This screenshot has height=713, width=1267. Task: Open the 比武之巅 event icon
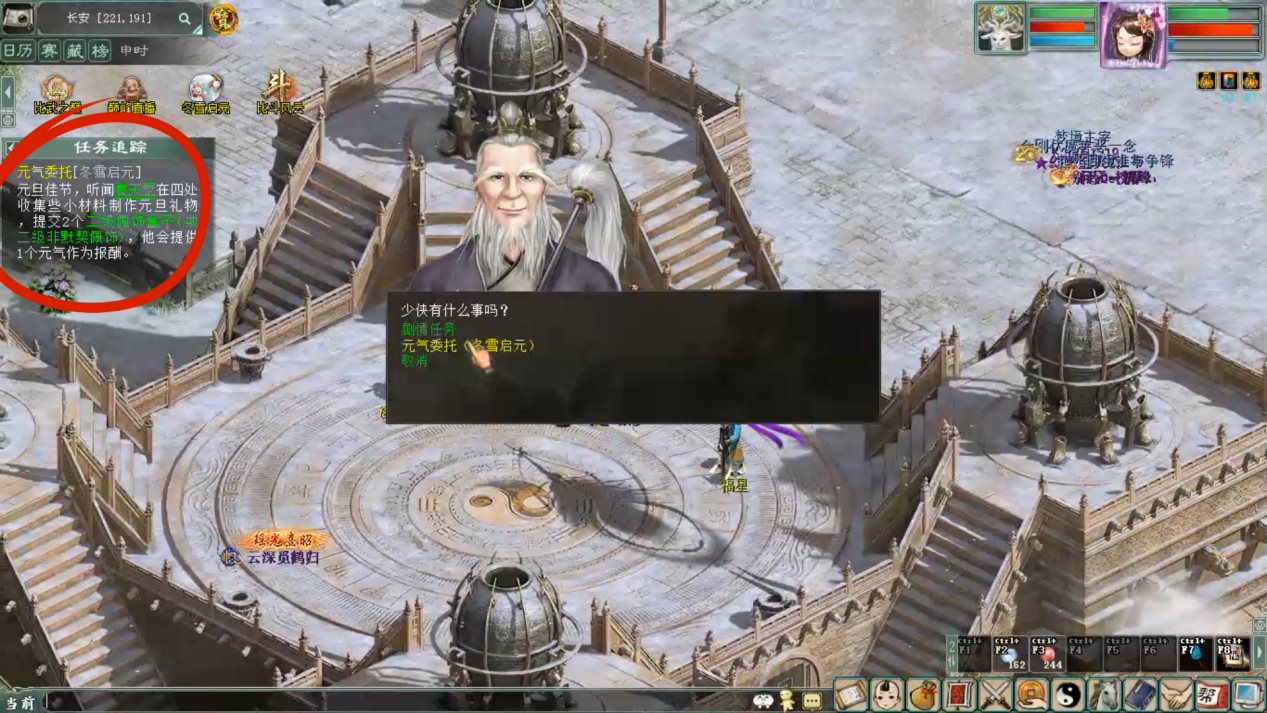click(x=56, y=92)
